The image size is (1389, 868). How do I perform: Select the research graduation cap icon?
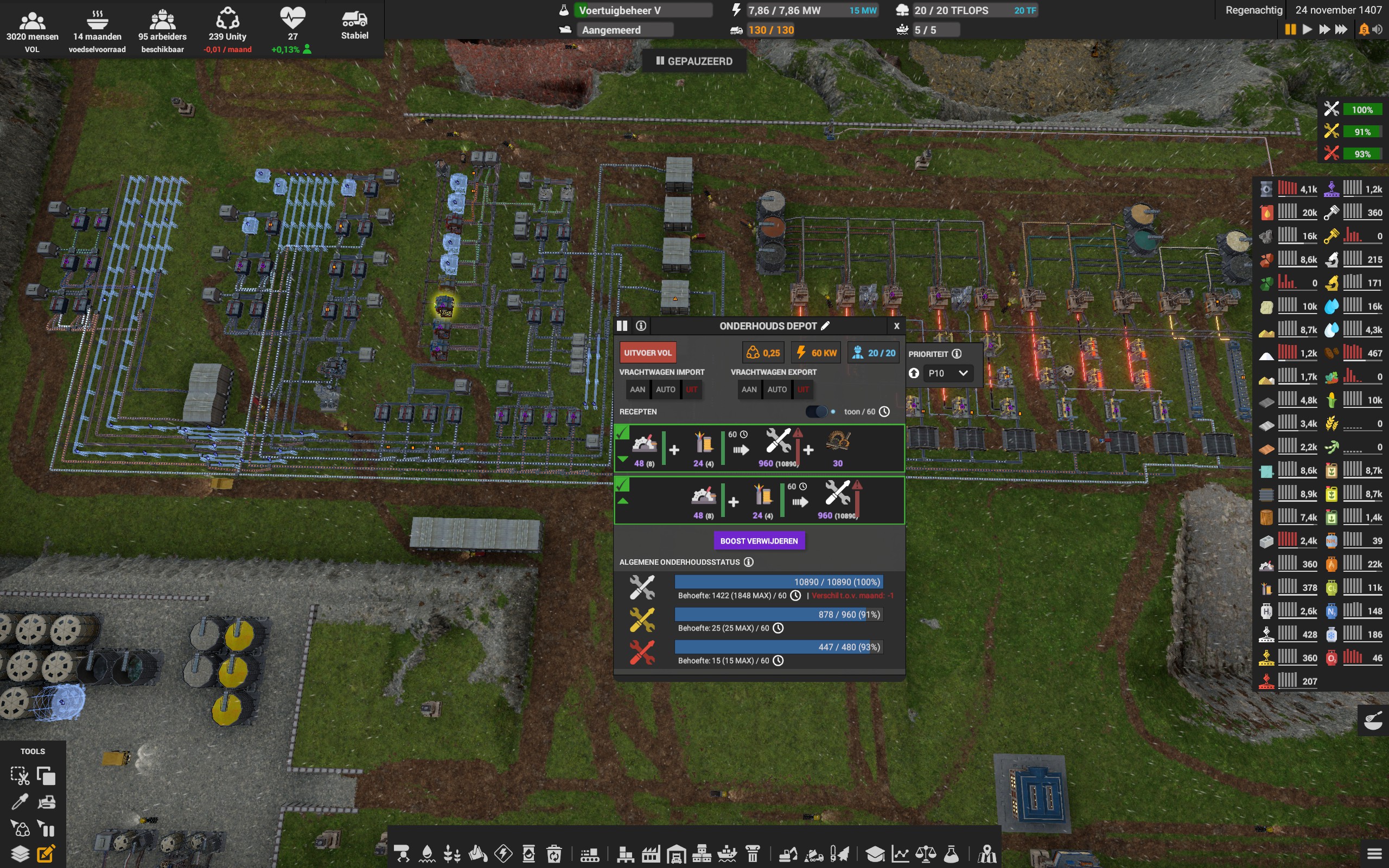876,854
